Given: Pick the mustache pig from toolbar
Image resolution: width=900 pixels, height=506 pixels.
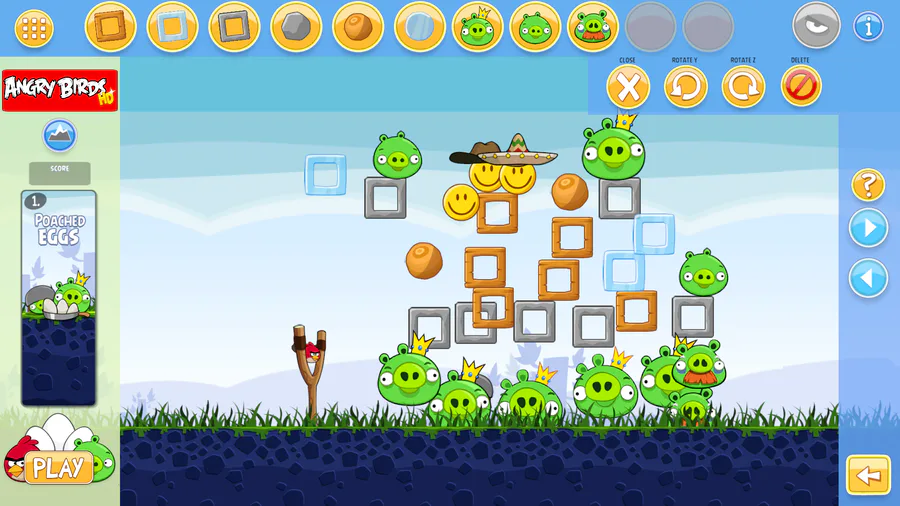Looking at the screenshot, I should 593,27.
